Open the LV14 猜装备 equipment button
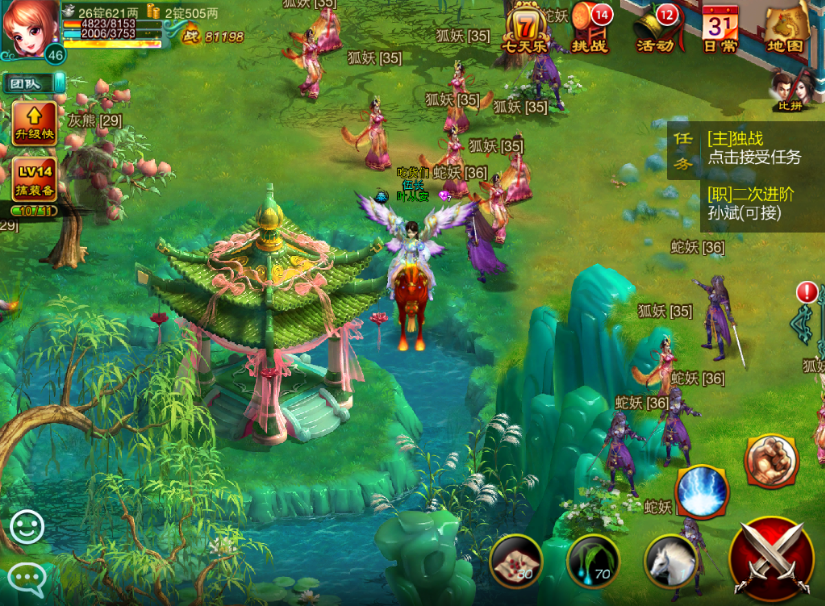 pos(33,179)
